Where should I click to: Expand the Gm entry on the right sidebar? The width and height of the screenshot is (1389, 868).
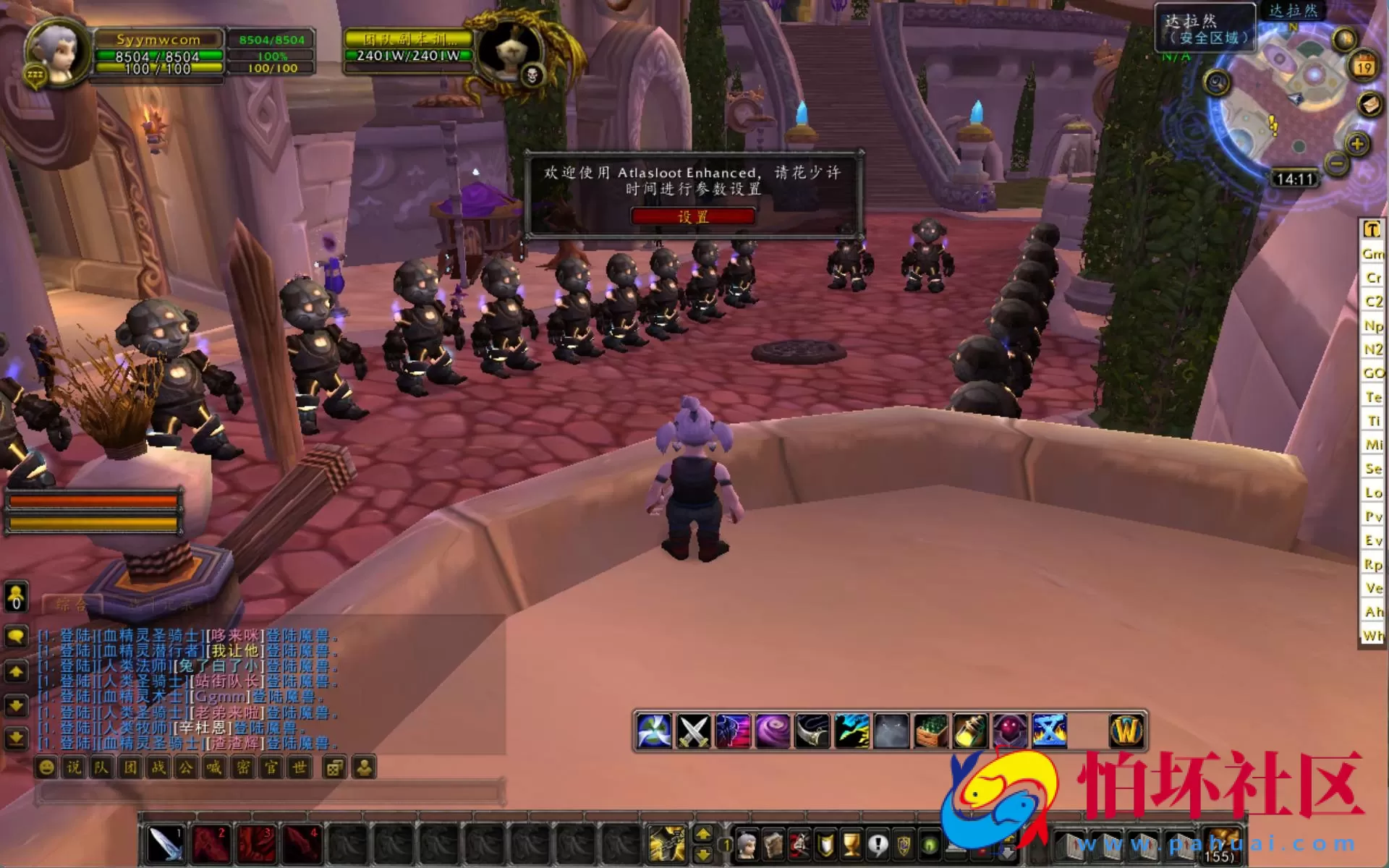point(1372,254)
